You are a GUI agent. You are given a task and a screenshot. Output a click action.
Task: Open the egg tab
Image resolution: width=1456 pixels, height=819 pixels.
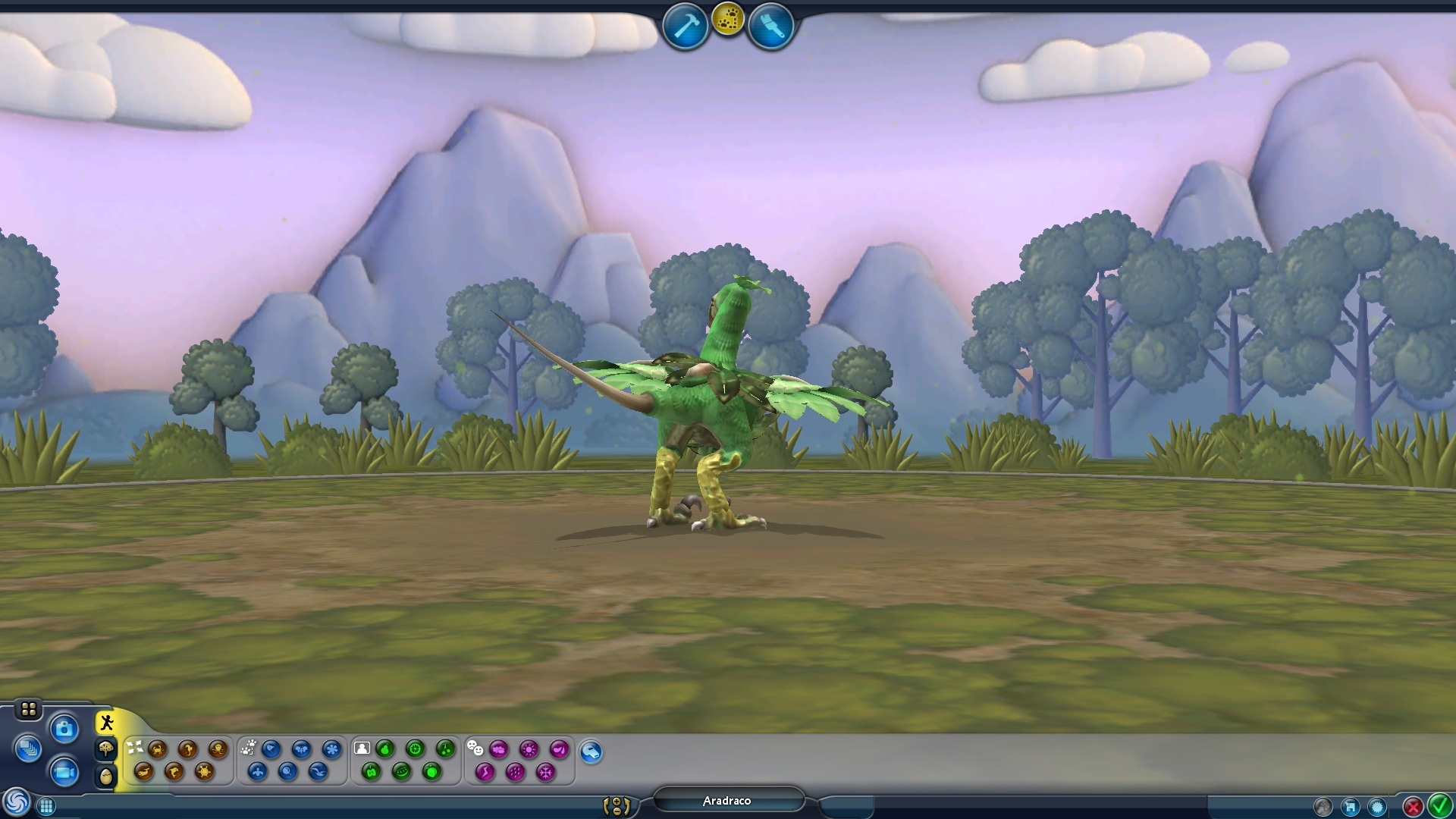(106, 776)
